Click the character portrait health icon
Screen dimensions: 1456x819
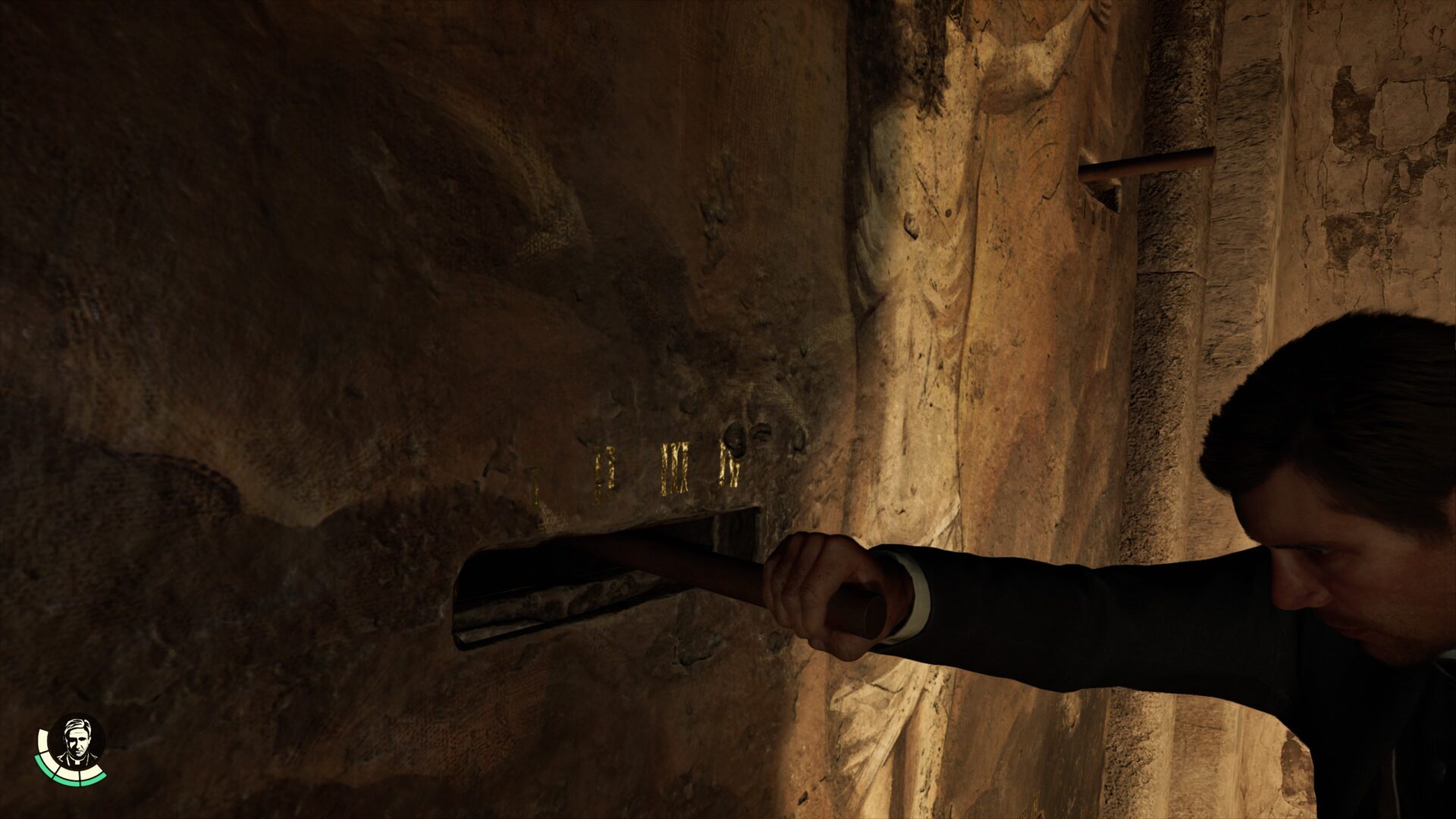[76, 743]
